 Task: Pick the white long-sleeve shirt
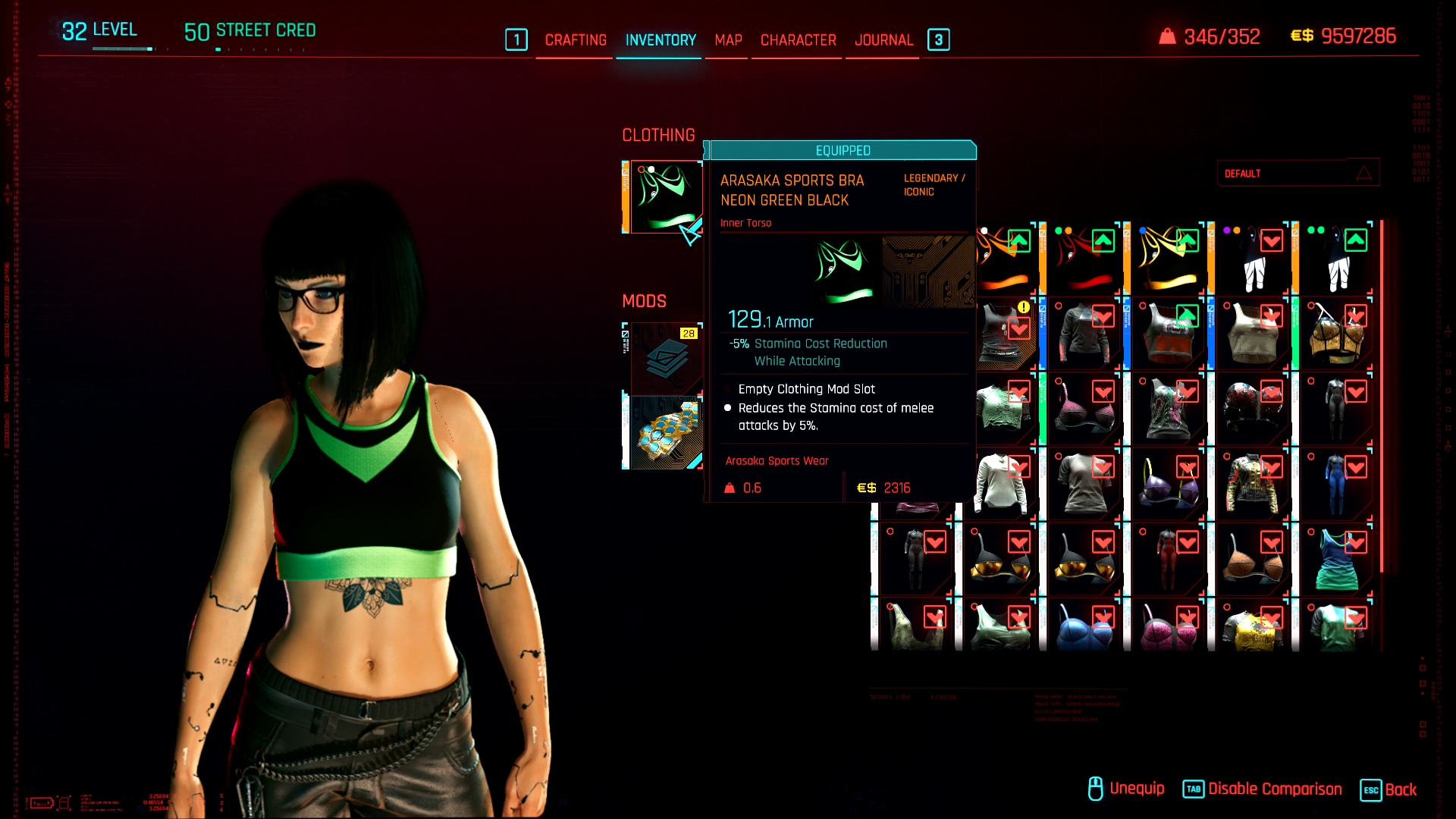tap(1001, 485)
